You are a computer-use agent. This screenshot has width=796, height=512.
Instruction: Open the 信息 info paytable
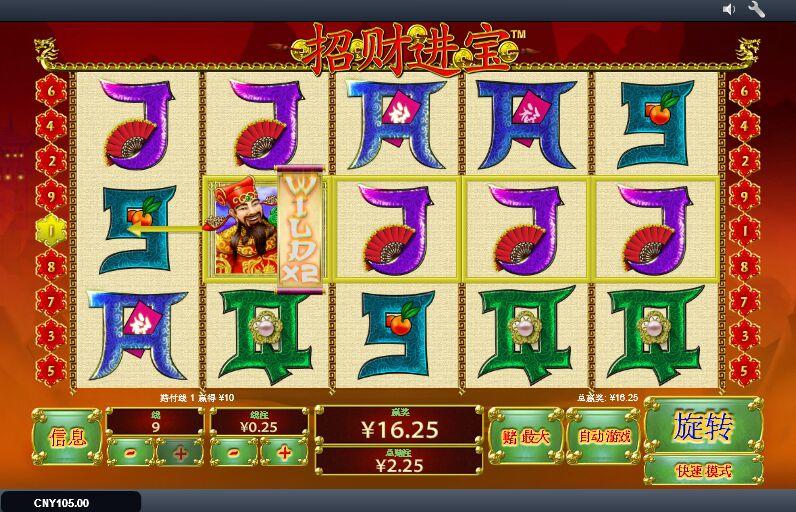click(x=67, y=436)
